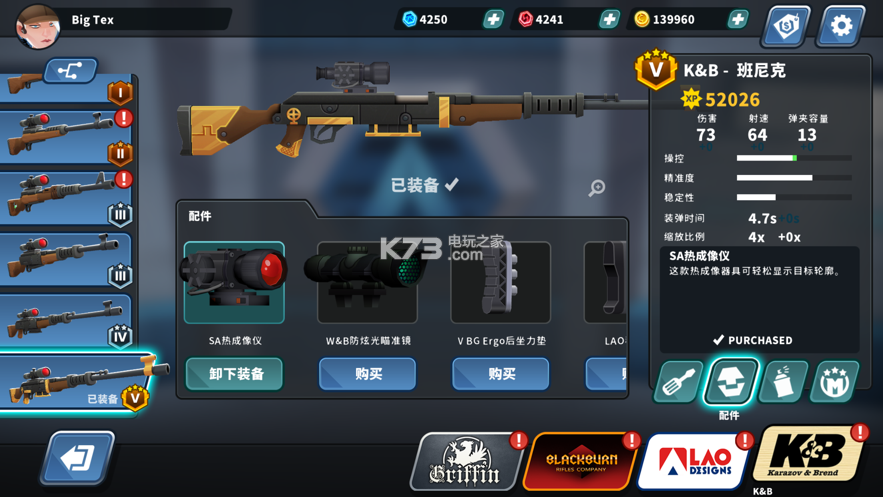Inspect weapon with the magnifier icon
883x497 pixels.
[x=597, y=187]
